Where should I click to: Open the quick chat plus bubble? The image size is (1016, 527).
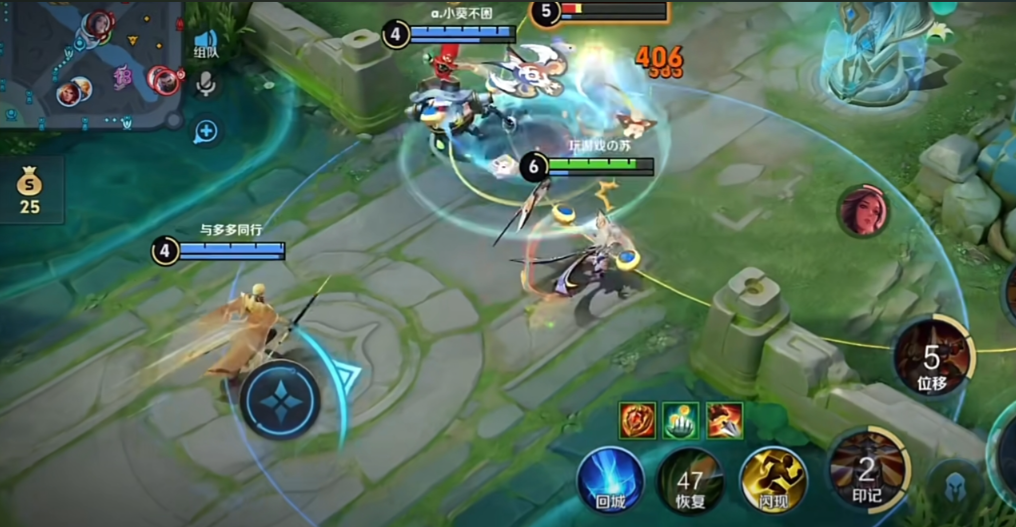(206, 131)
